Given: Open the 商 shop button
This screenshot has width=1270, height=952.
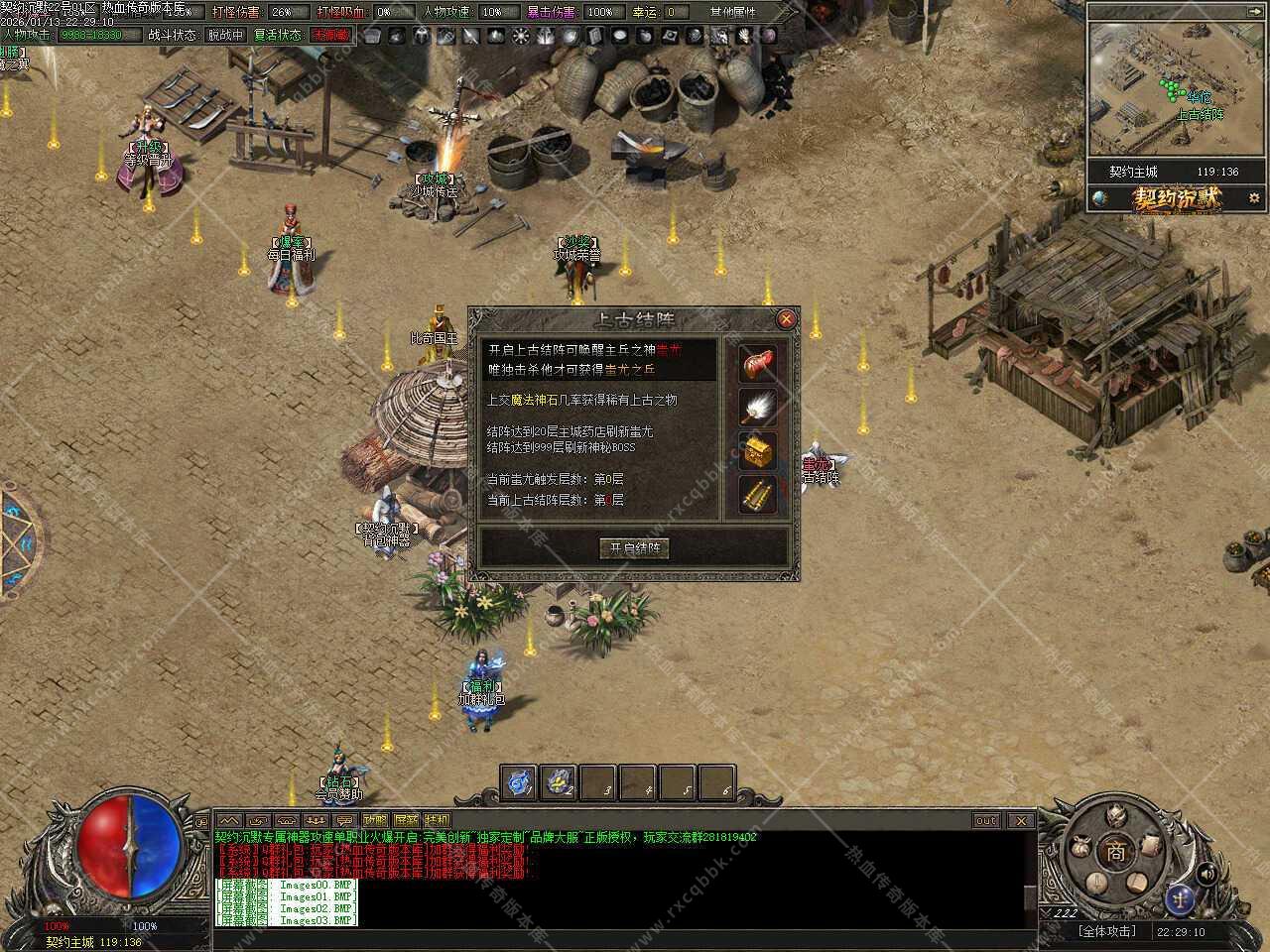Looking at the screenshot, I should 1116,852.
